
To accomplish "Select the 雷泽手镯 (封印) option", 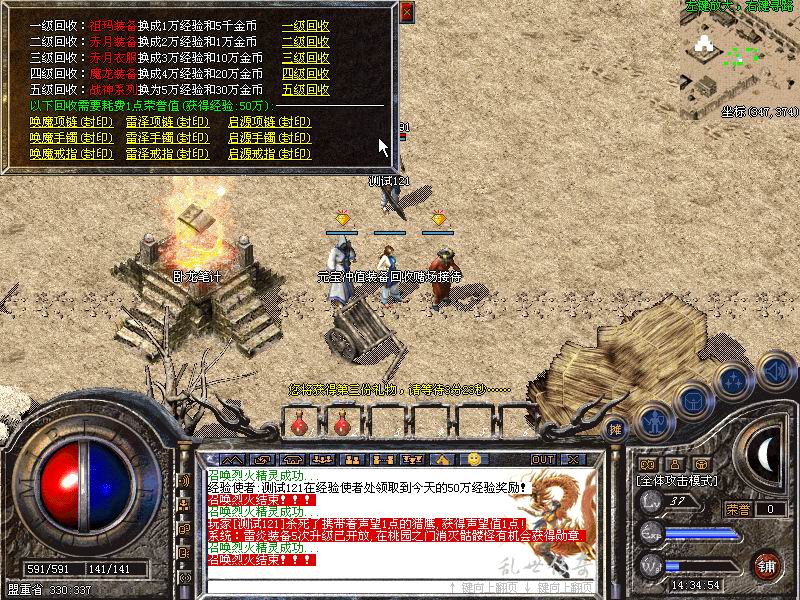I will (168, 138).
